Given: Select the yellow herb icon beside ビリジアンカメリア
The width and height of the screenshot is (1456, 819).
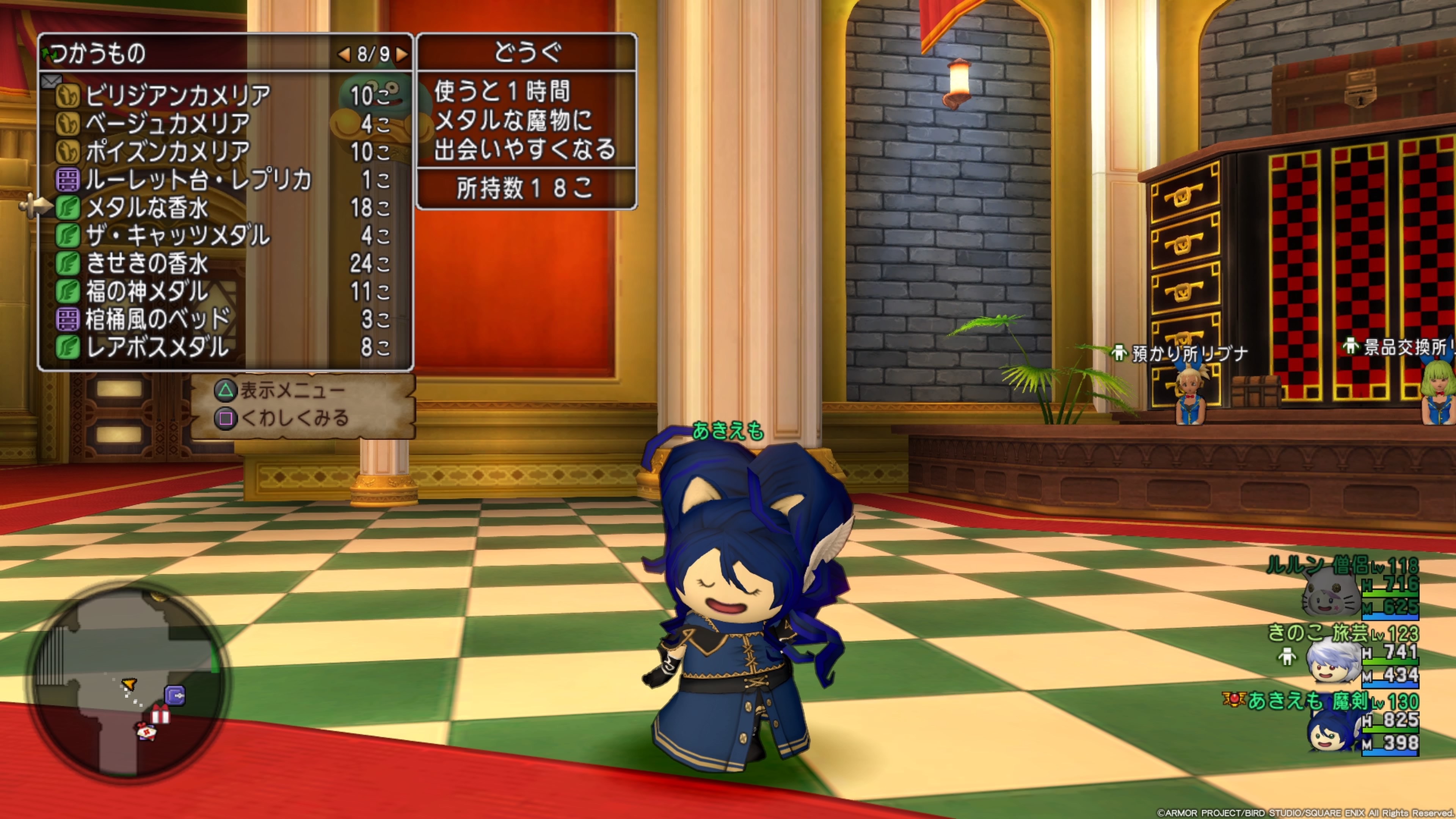Looking at the screenshot, I should 68,96.
